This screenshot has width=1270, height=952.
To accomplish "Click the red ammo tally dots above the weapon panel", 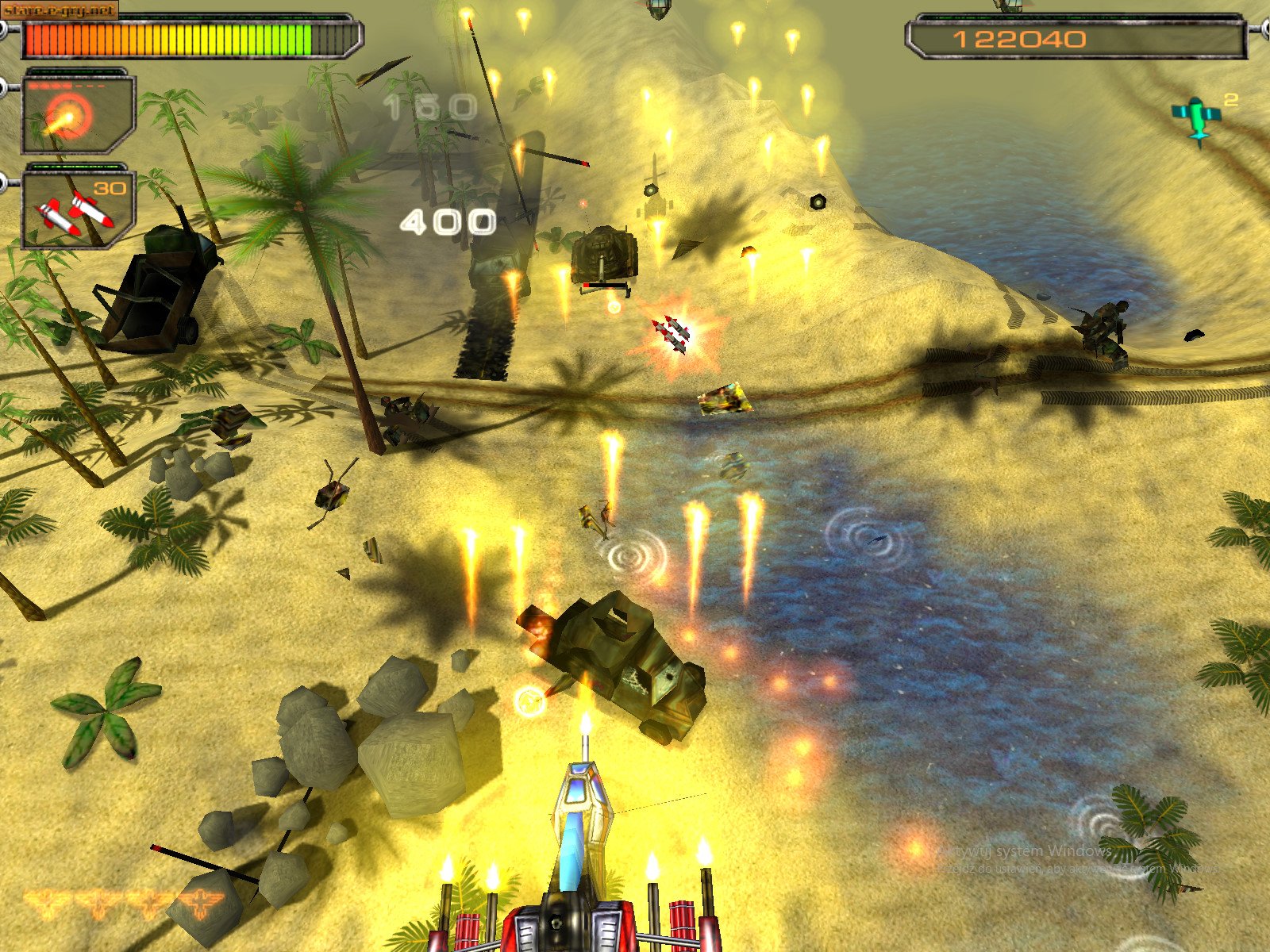I will pyautogui.click(x=48, y=86).
